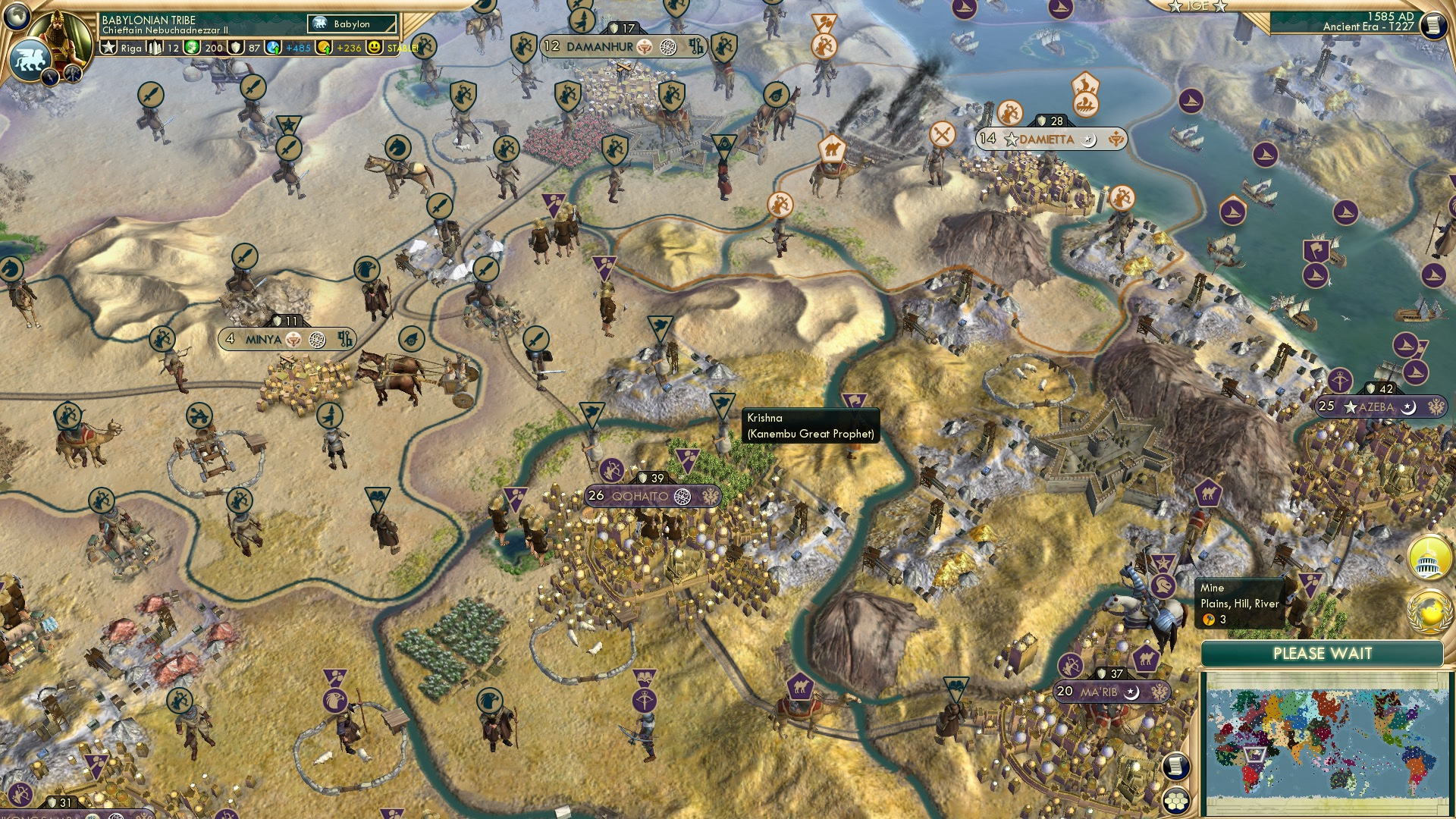Click the shield icon showing 87
This screenshot has height=819, width=1456.
(x=235, y=48)
